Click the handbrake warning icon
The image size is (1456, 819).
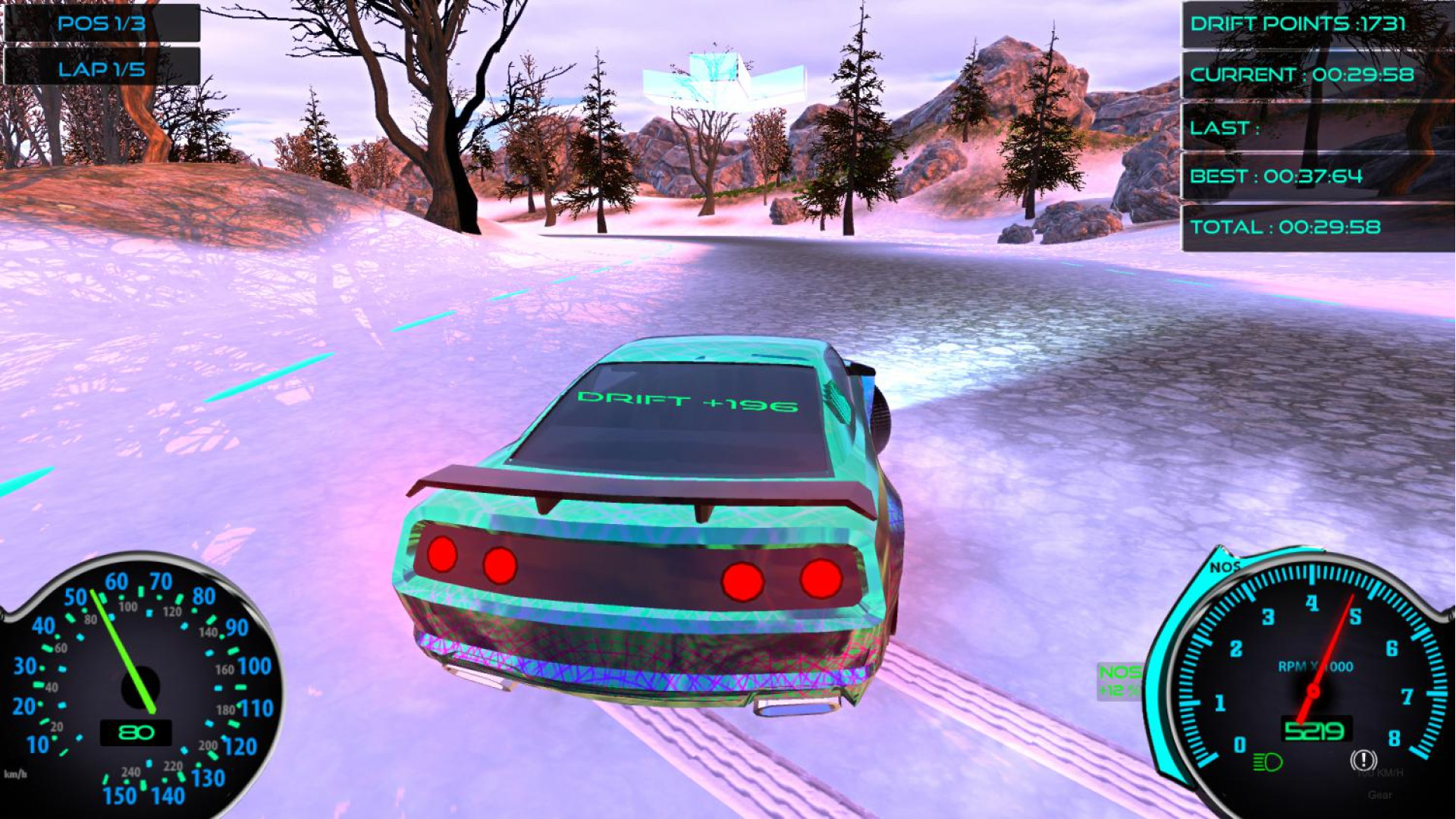point(1363,759)
